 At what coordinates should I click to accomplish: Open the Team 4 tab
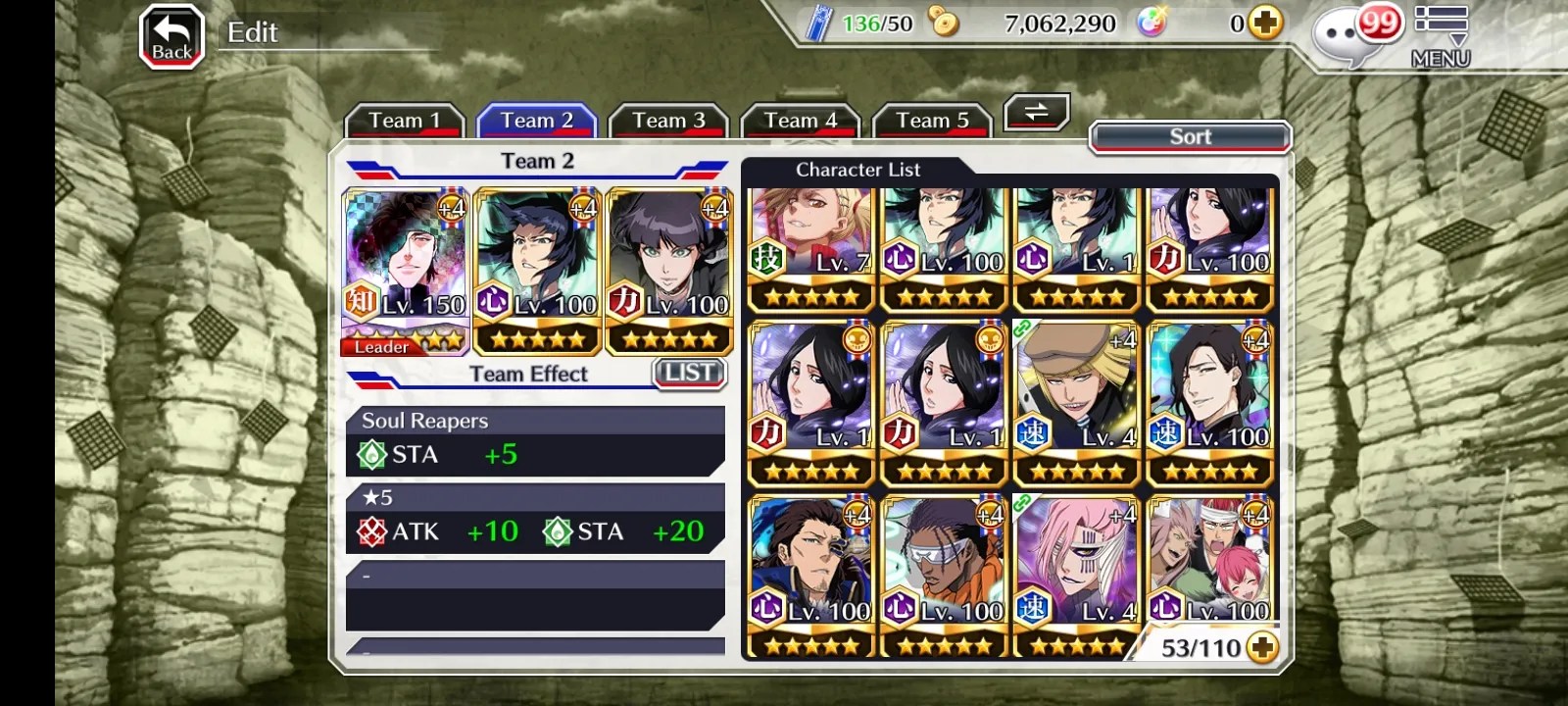tap(801, 122)
